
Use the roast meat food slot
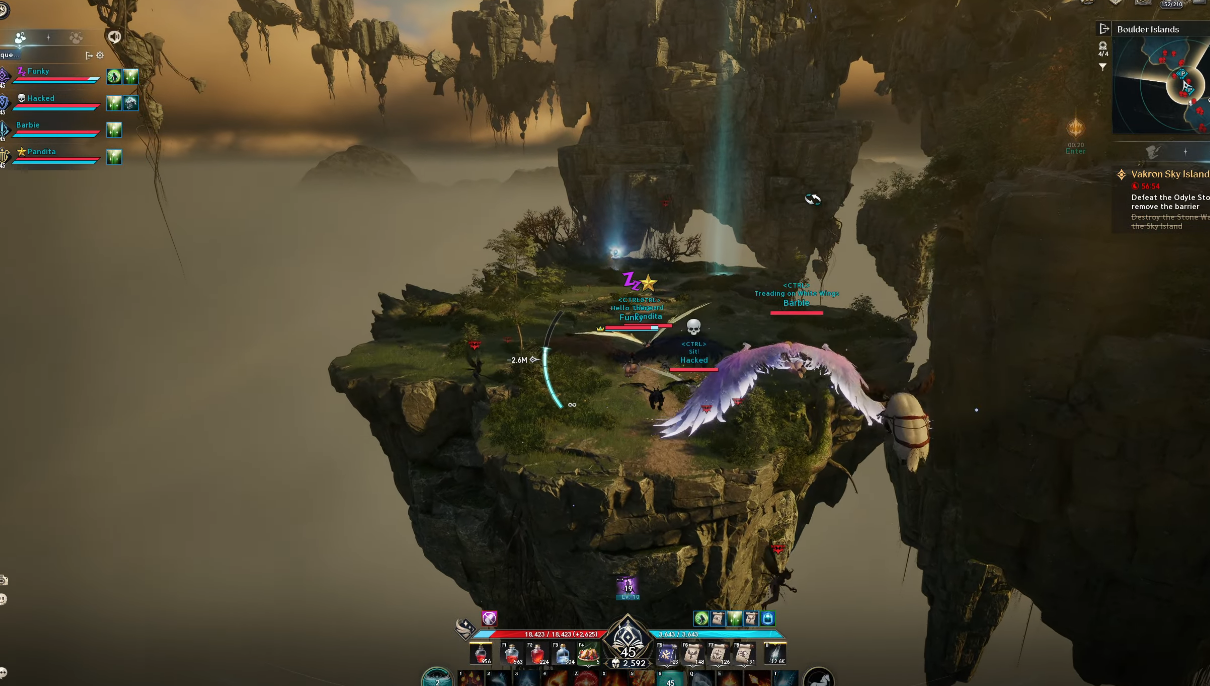pyautogui.click(x=589, y=654)
